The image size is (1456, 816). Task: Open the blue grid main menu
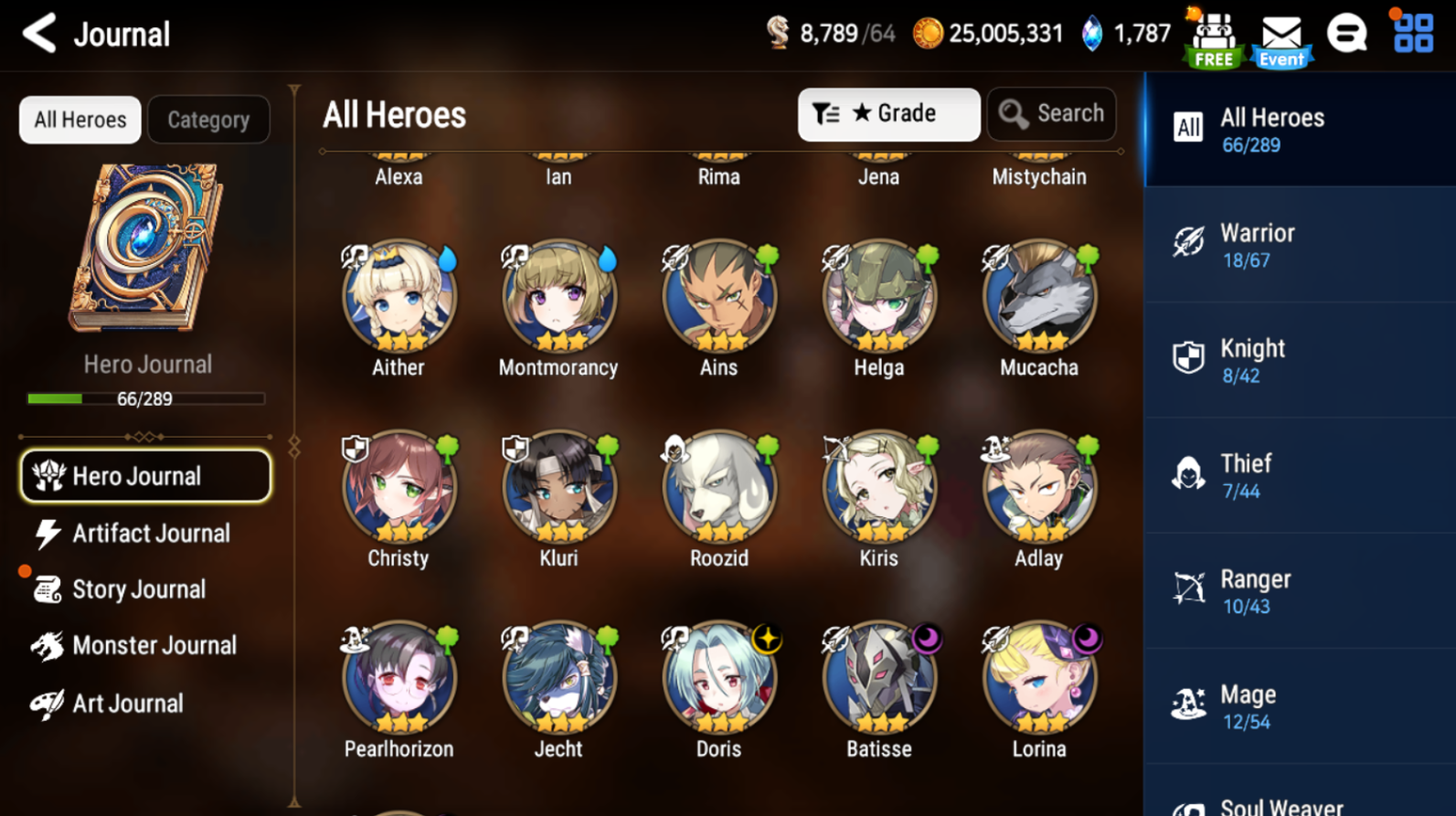point(1413,33)
